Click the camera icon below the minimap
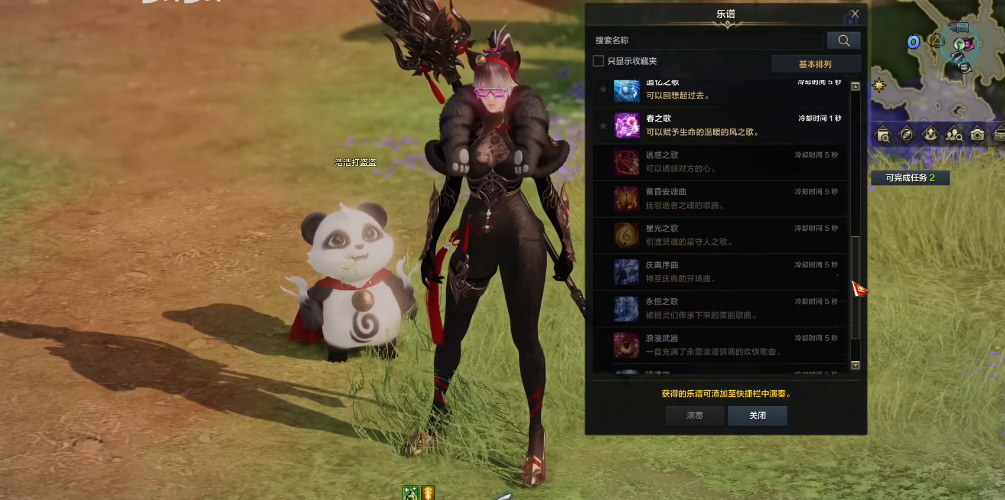 [x=976, y=134]
